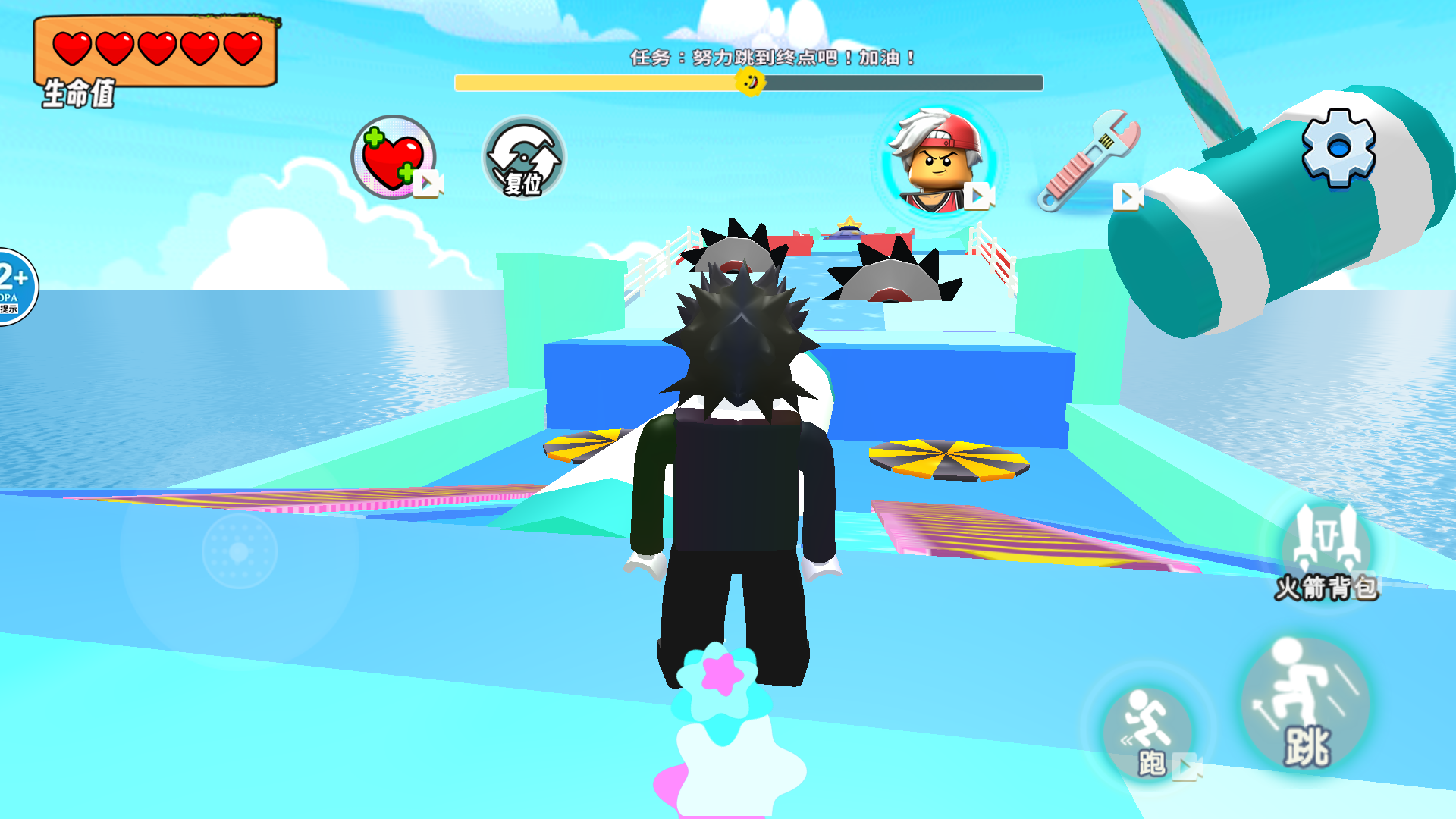Activate the 火箭背包 rocket backpack
Image resolution: width=1456 pixels, height=819 pixels.
[x=1326, y=551]
